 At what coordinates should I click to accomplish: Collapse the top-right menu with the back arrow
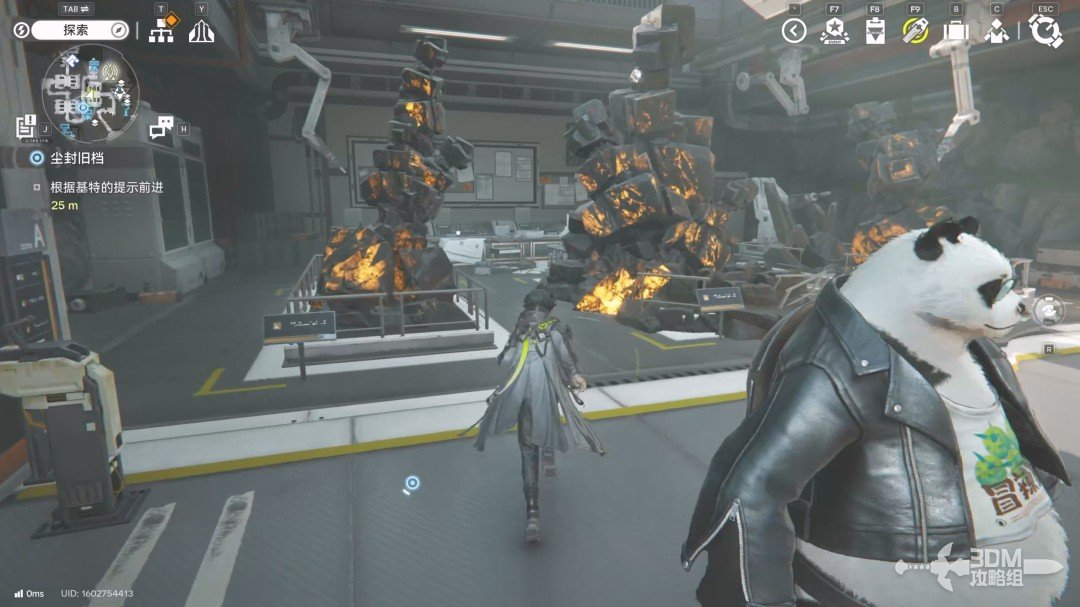click(x=794, y=31)
